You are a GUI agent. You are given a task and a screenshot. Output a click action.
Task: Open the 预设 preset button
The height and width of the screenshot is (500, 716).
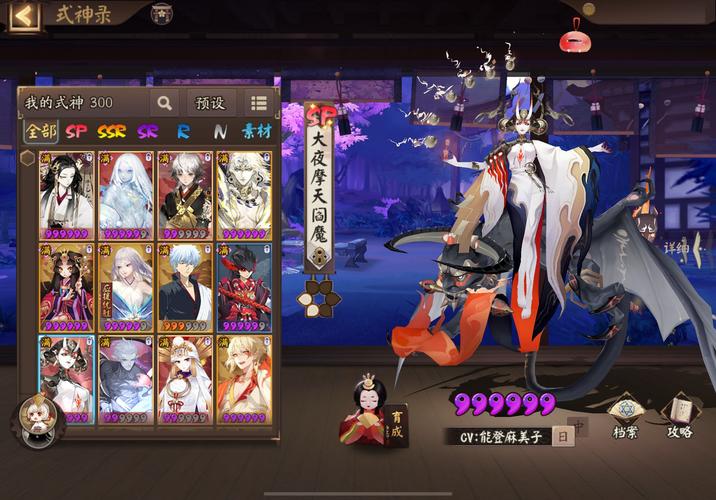coord(210,102)
